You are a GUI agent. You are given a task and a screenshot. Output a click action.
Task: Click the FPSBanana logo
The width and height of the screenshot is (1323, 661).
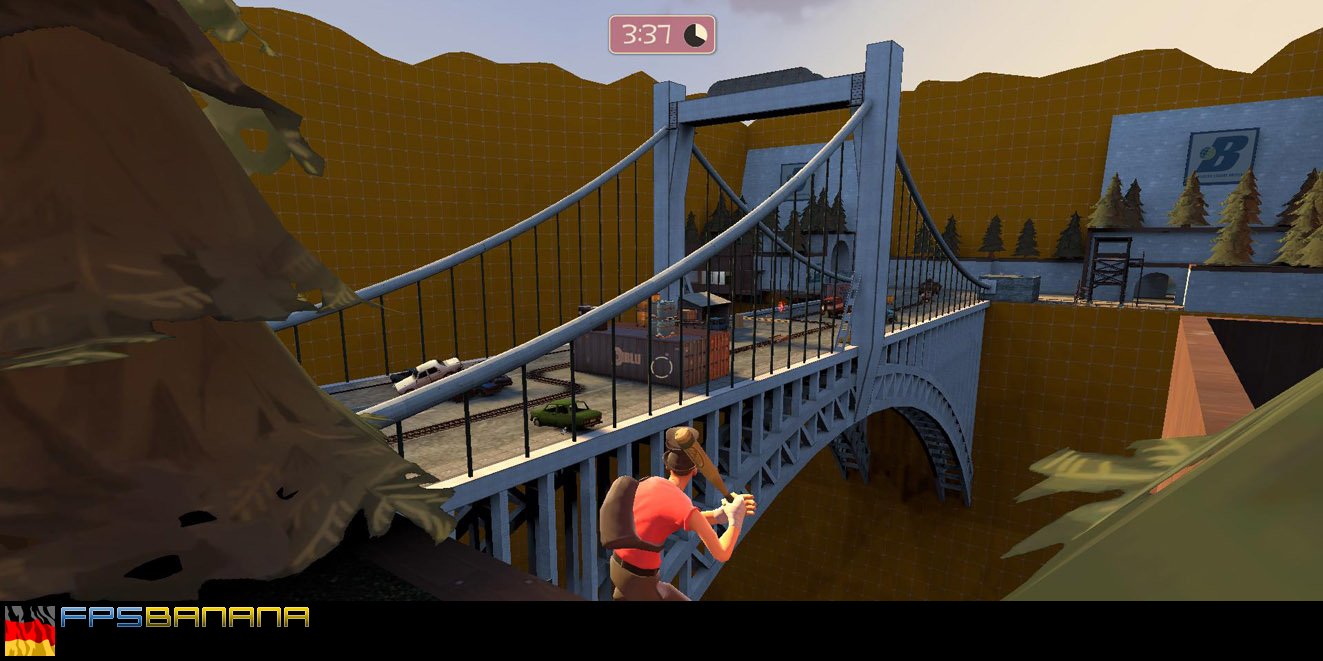pyautogui.click(x=185, y=617)
